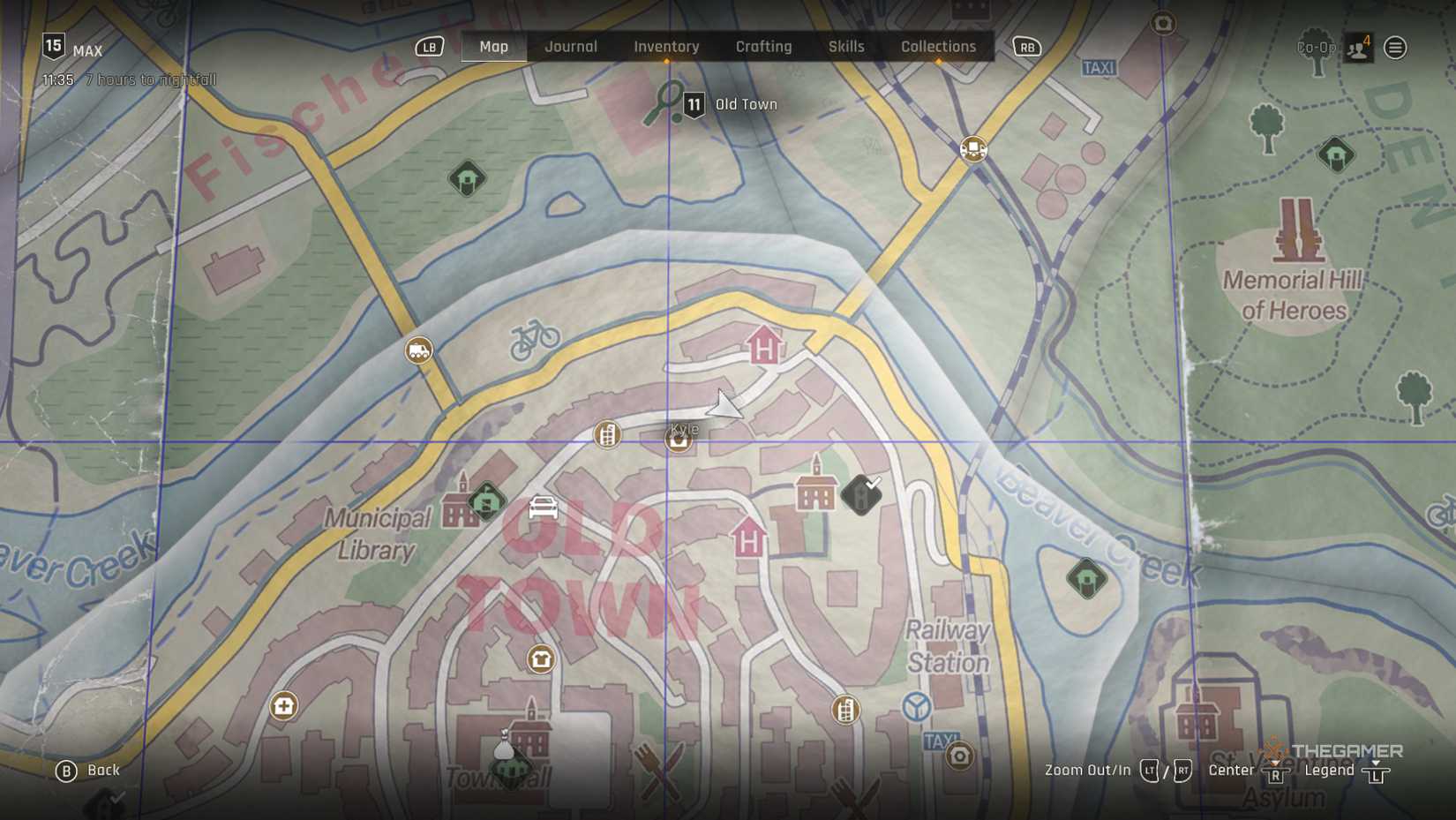Switch to the Map tab

(493, 47)
